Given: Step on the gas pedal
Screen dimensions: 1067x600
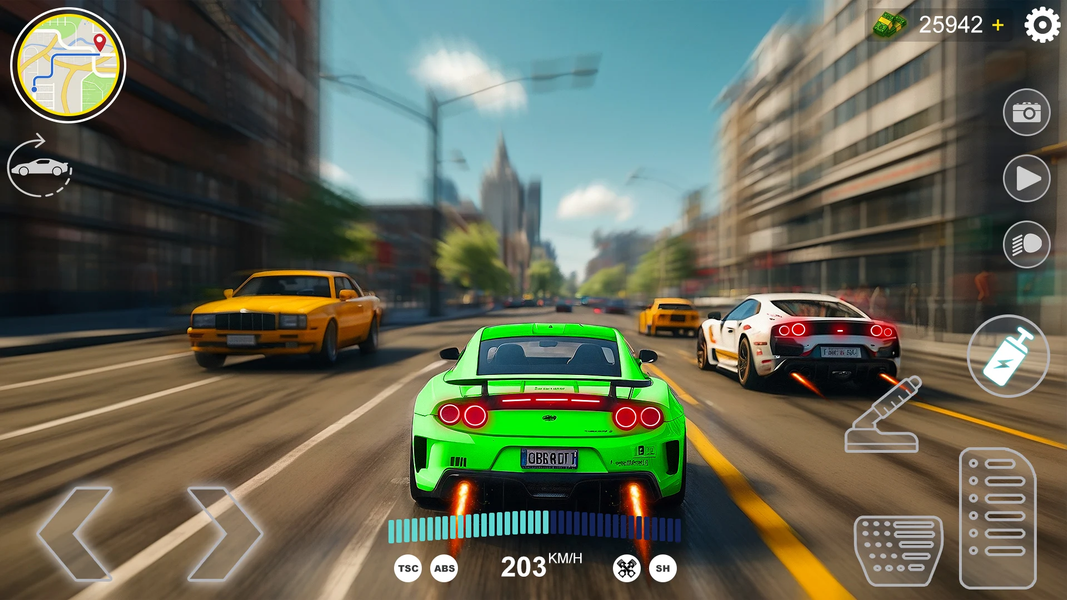Looking at the screenshot, I should (x=997, y=517).
